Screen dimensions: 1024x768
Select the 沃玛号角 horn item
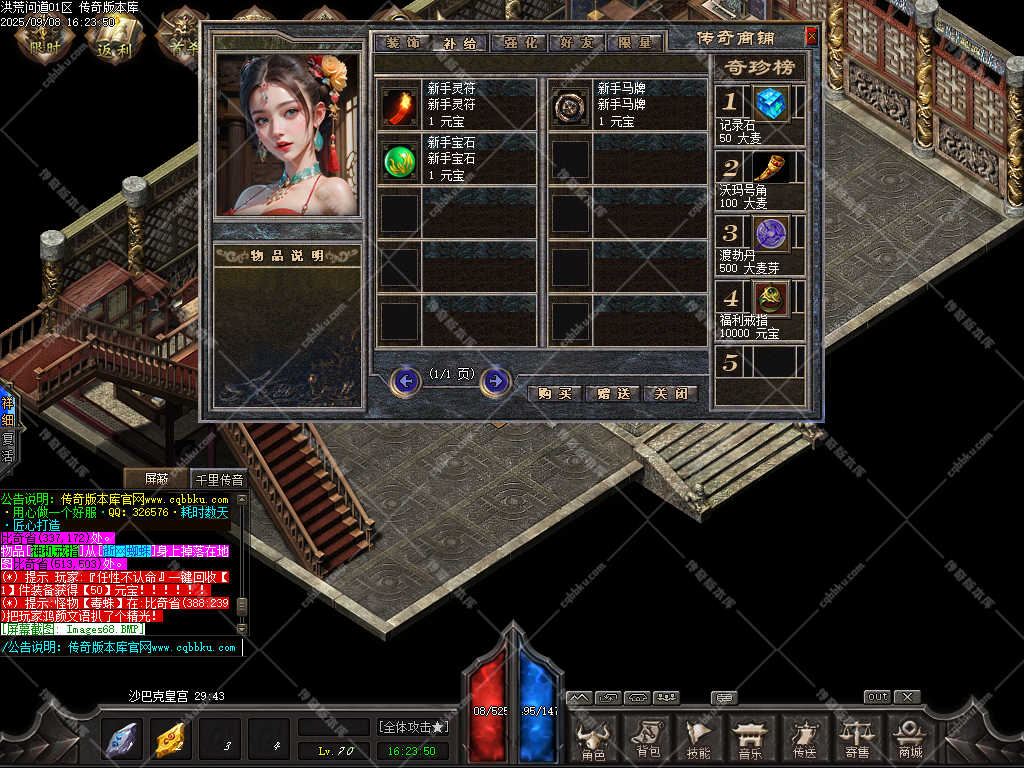click(771, 167)
